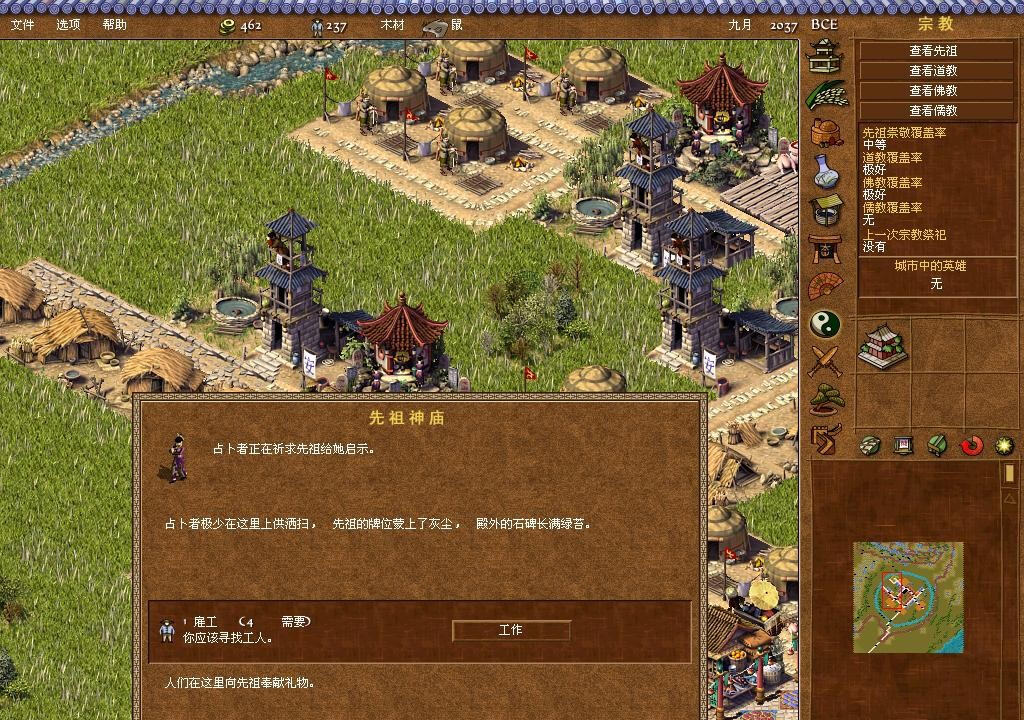Choose the folding fan entertainment icon
The width and height of the screenshot is (1024, 720).
click(825, 286)
